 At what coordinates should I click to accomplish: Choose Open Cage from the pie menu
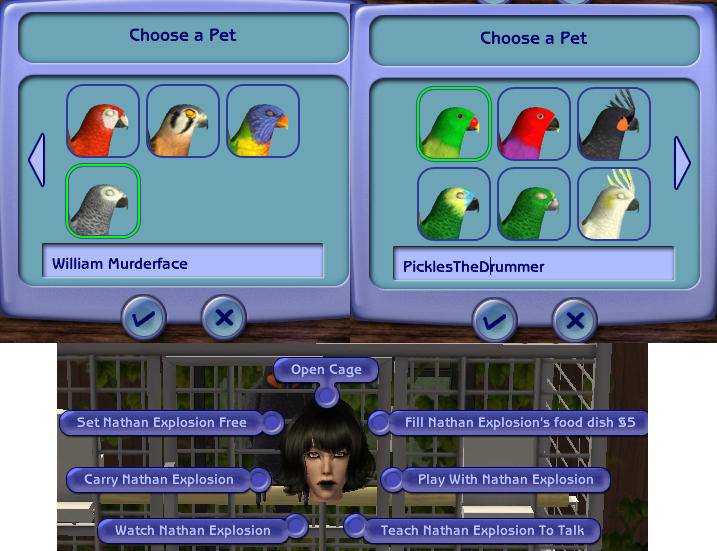pyautogui.click(x=325, y=370)
